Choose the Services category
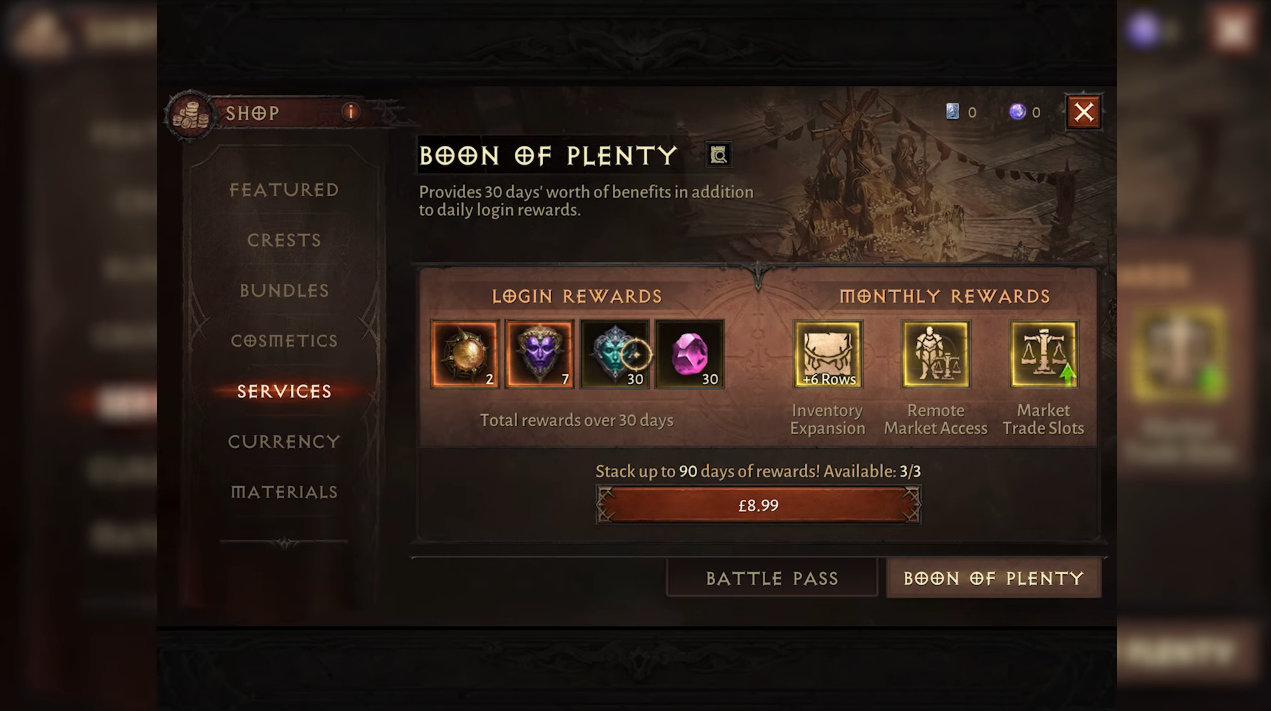Screen dimensions: 1271x711 point(284,391)
